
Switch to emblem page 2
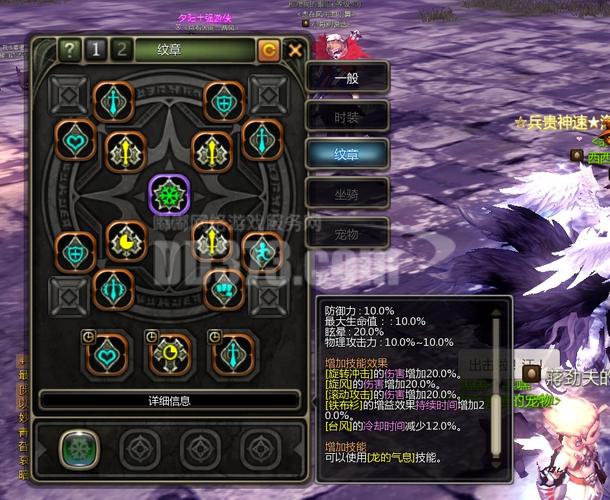click(121, 50)
